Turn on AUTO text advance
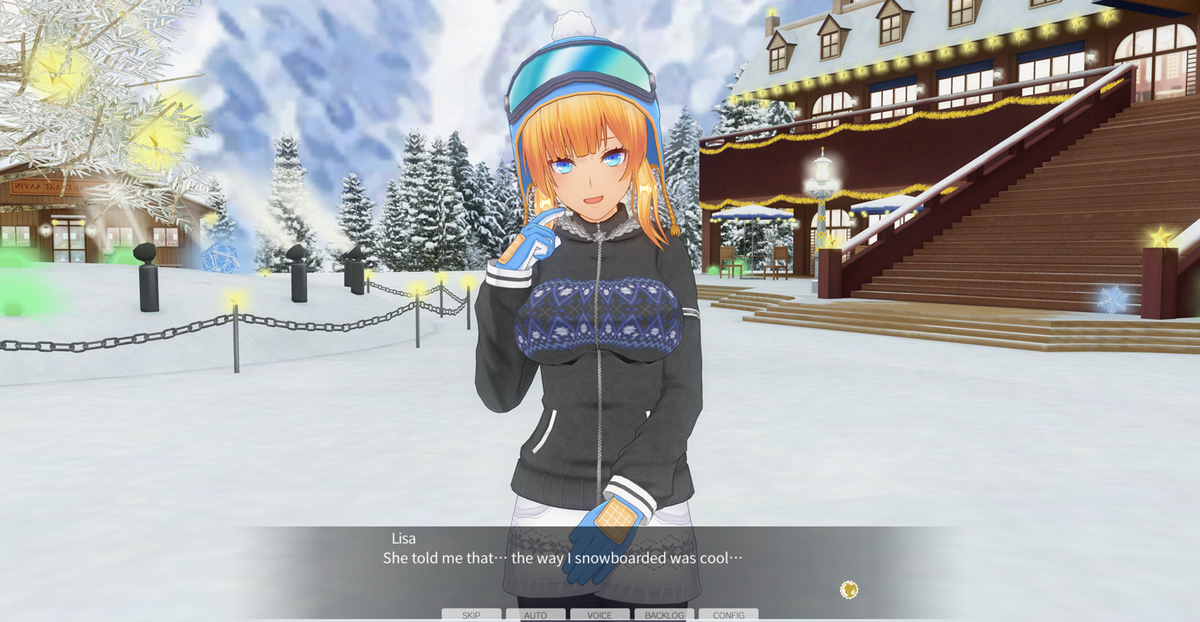This screenshot has width=1200, height=622. coord(535,615)
